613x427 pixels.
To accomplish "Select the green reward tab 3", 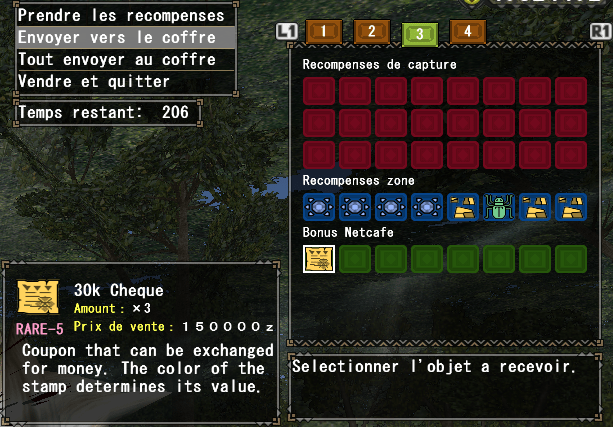I will pyautogui.click(x=420, y=33).
